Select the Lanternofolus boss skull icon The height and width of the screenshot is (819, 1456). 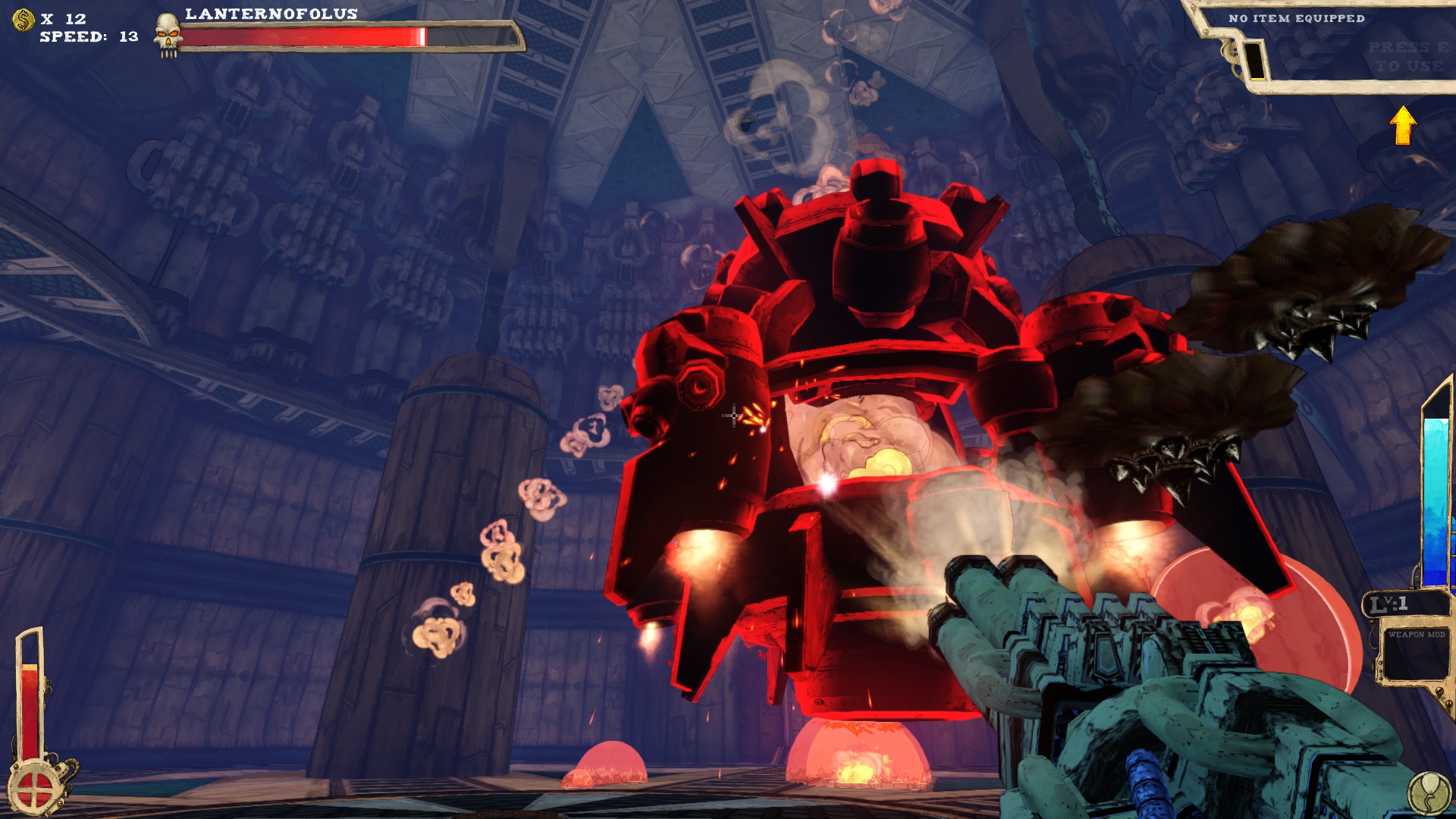click(168, 35)
